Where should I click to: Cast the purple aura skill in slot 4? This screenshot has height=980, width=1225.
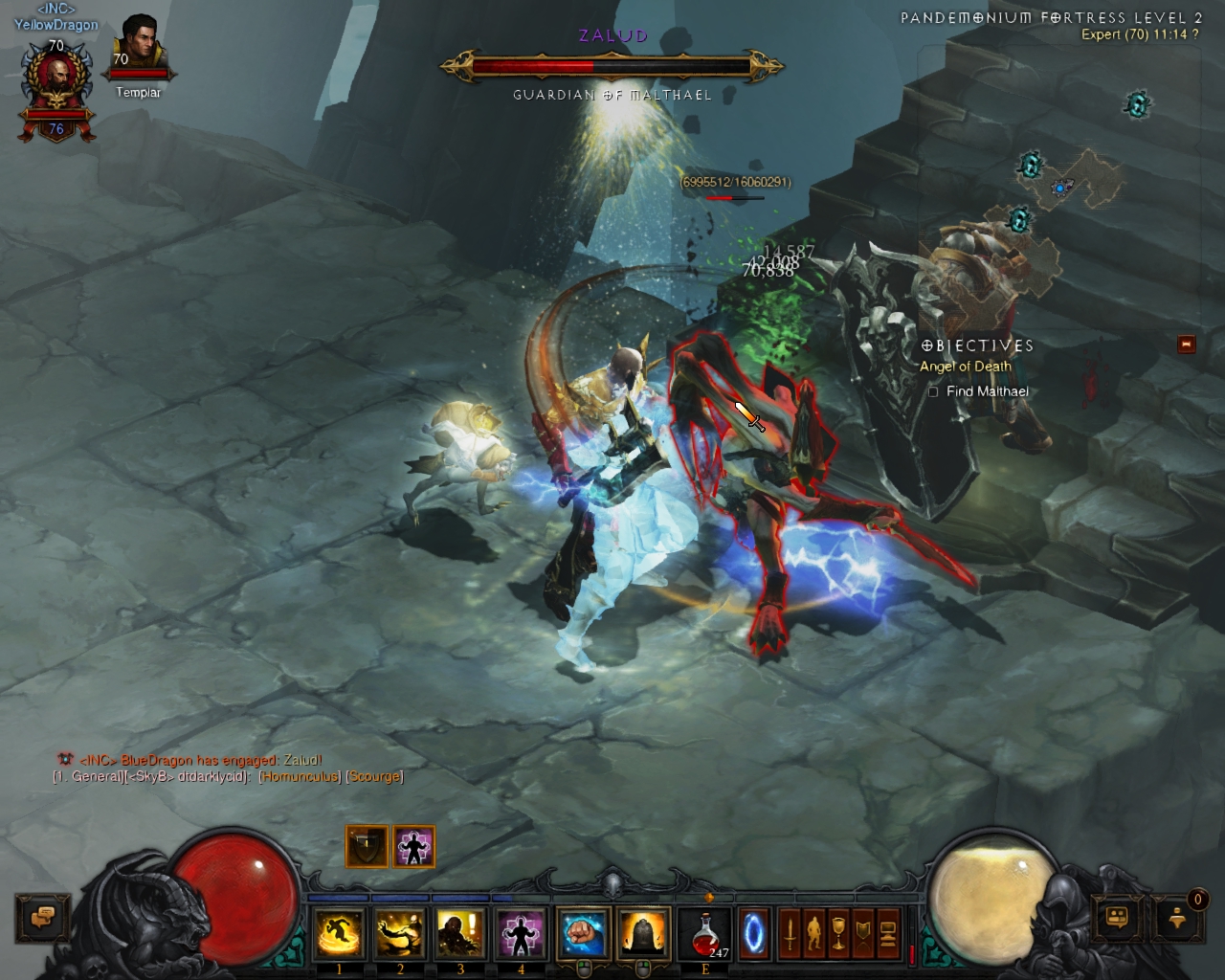tap(521, 933)
